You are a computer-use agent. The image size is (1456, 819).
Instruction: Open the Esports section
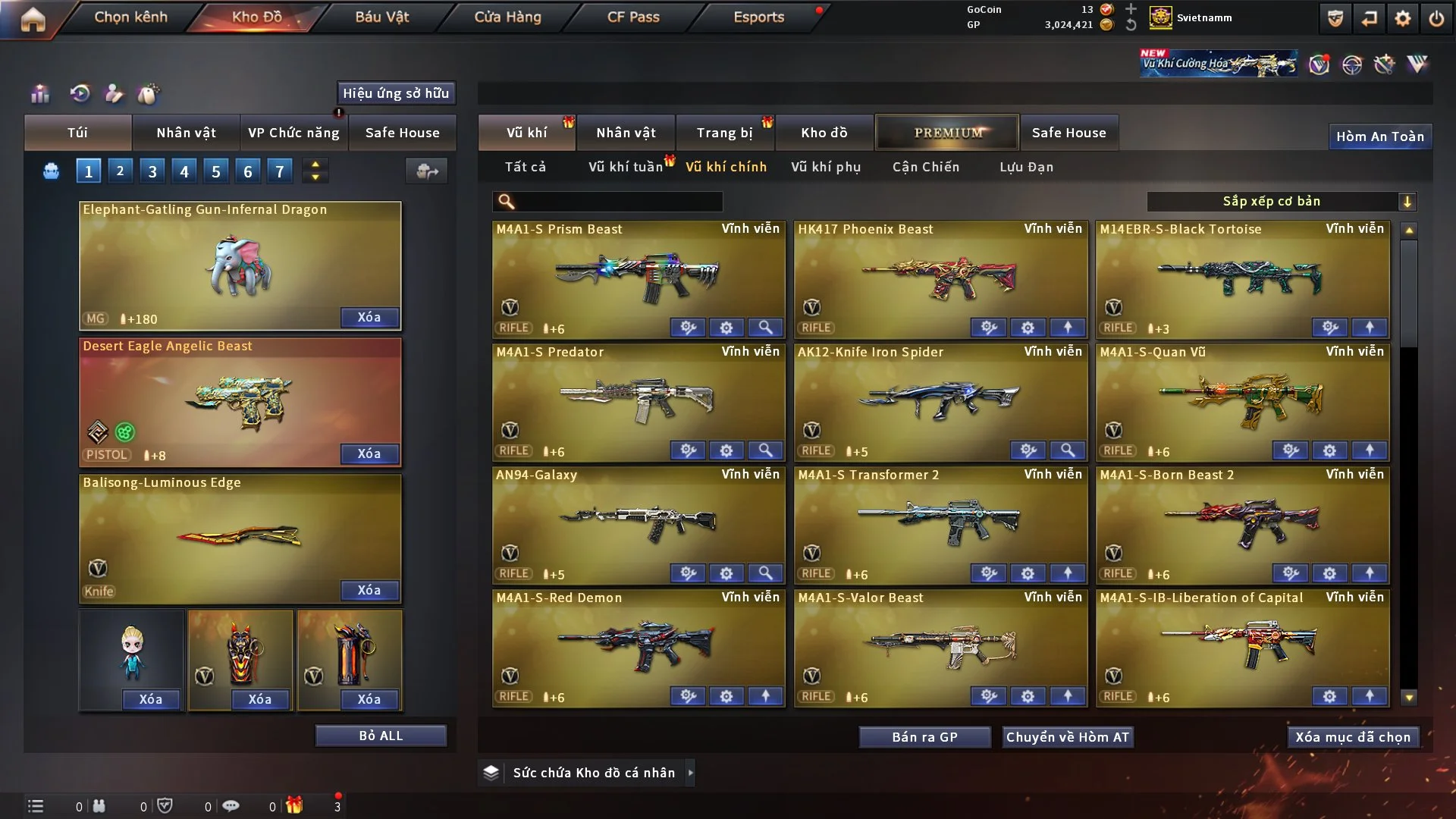coord(758,17)
